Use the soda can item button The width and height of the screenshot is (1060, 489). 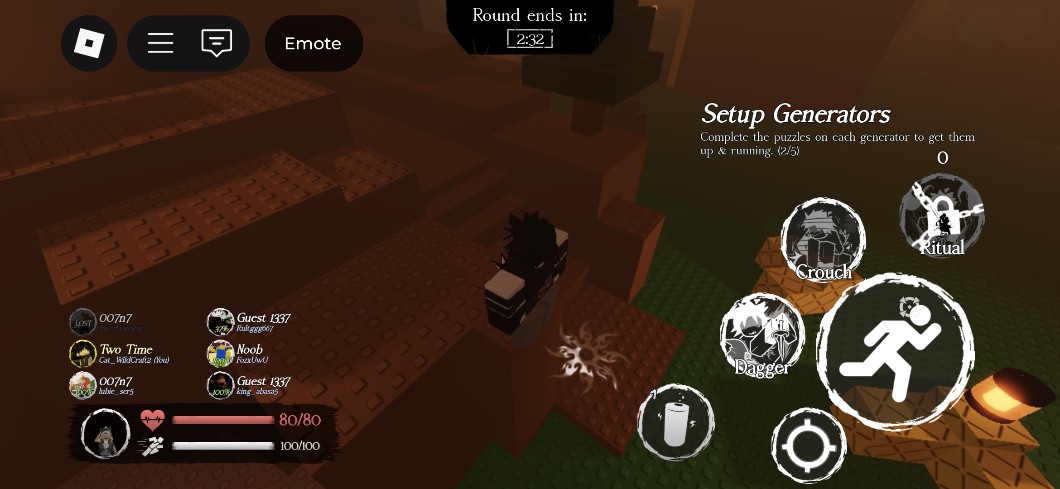[676, 422]
